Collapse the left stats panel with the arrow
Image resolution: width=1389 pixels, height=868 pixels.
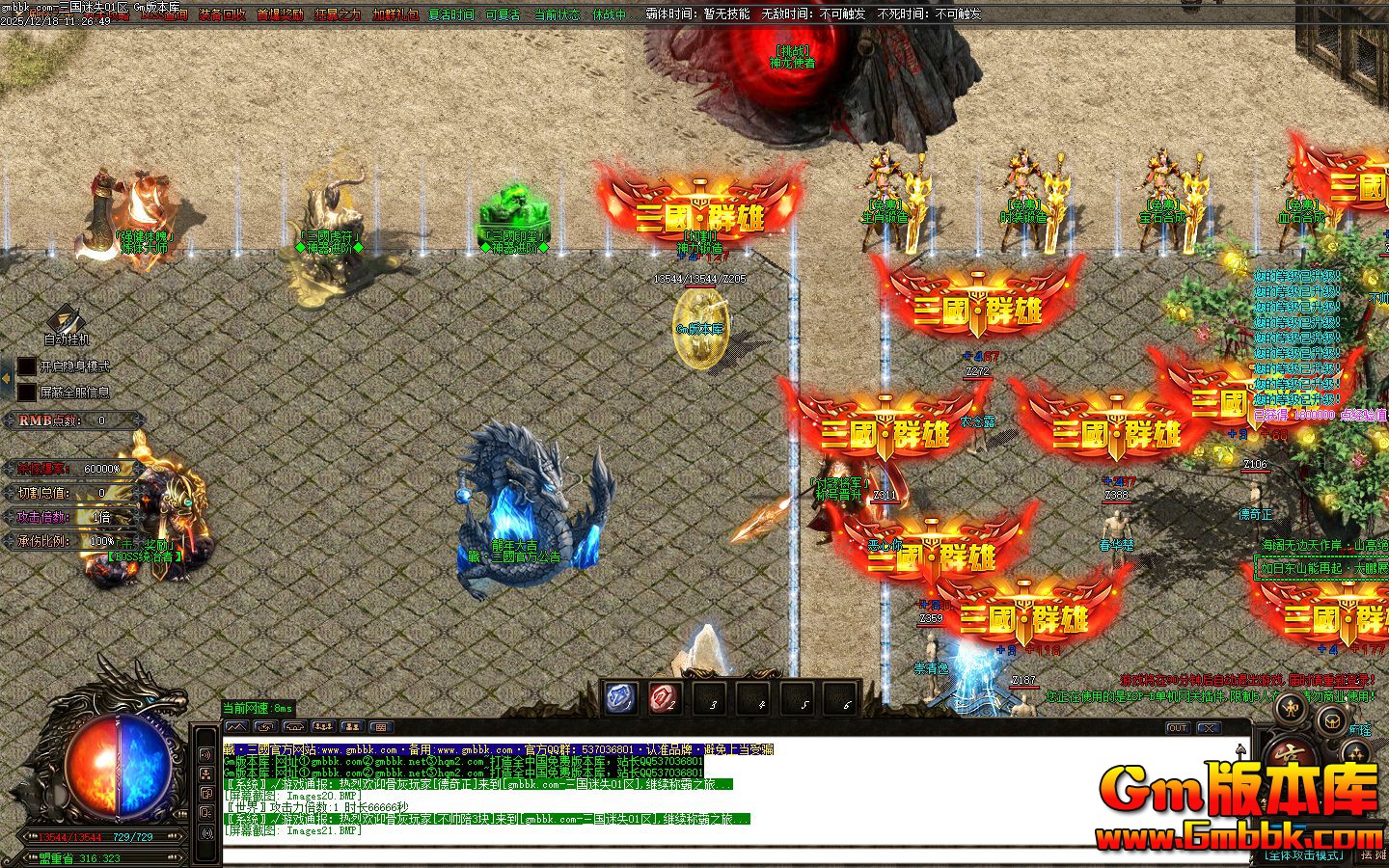click(6, 378)
